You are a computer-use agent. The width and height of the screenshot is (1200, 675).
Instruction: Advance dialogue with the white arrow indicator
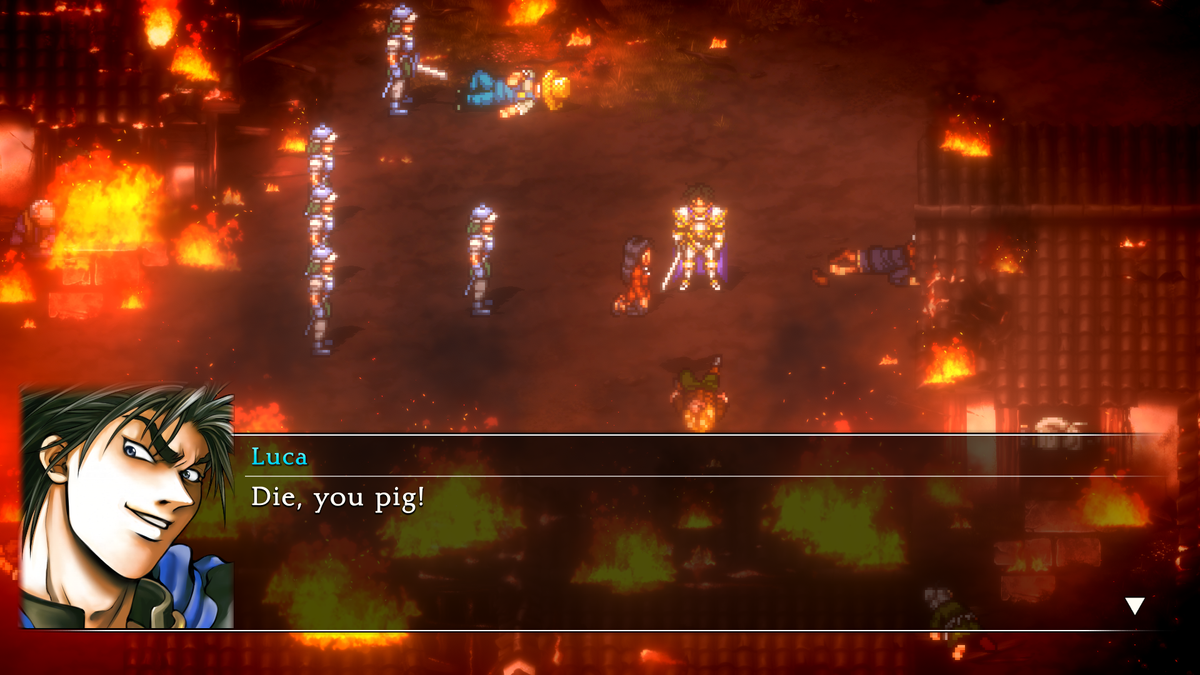click(x=1134, y=605)
